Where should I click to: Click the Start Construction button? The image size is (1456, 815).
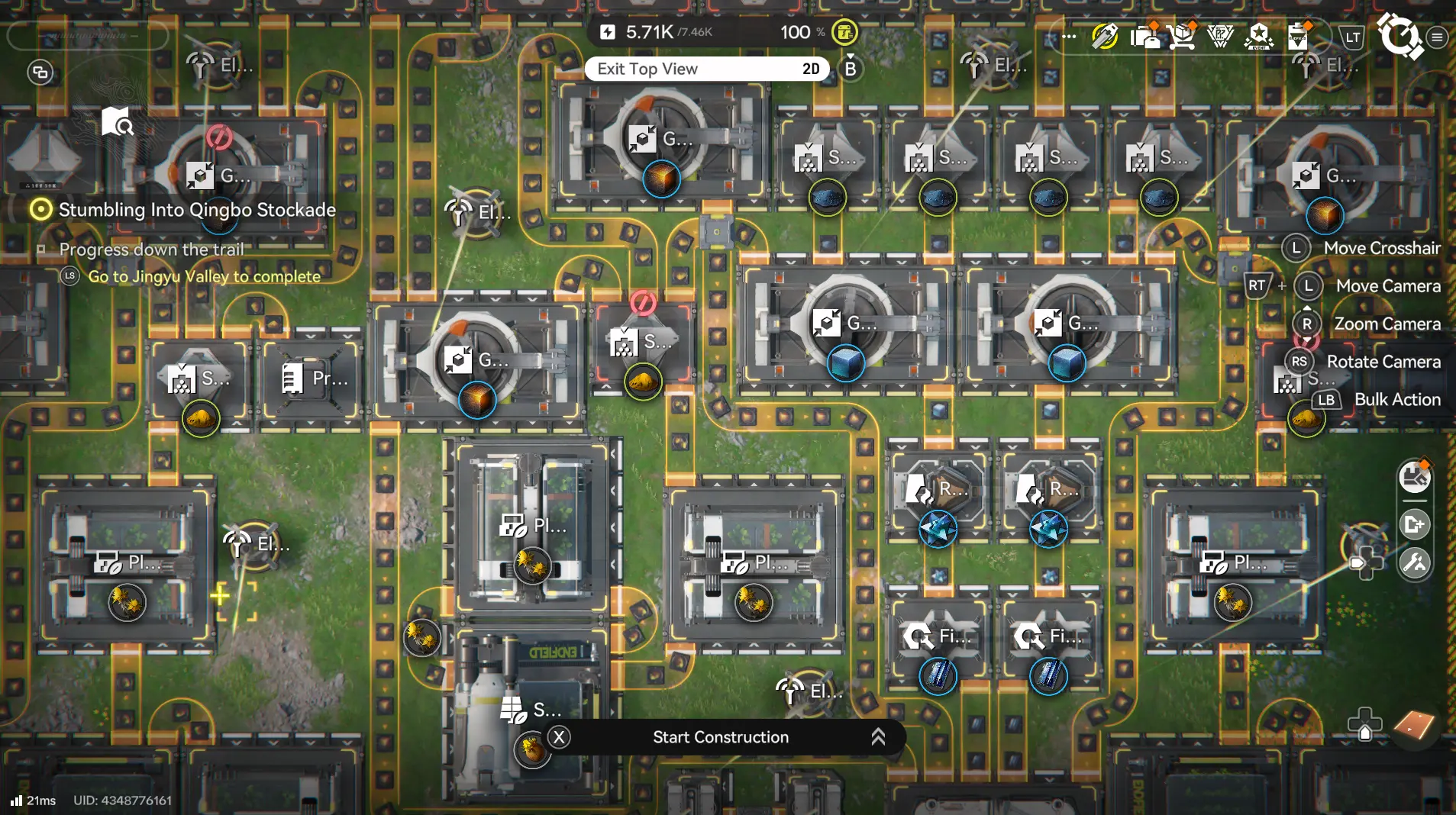[x=720, y=737]
